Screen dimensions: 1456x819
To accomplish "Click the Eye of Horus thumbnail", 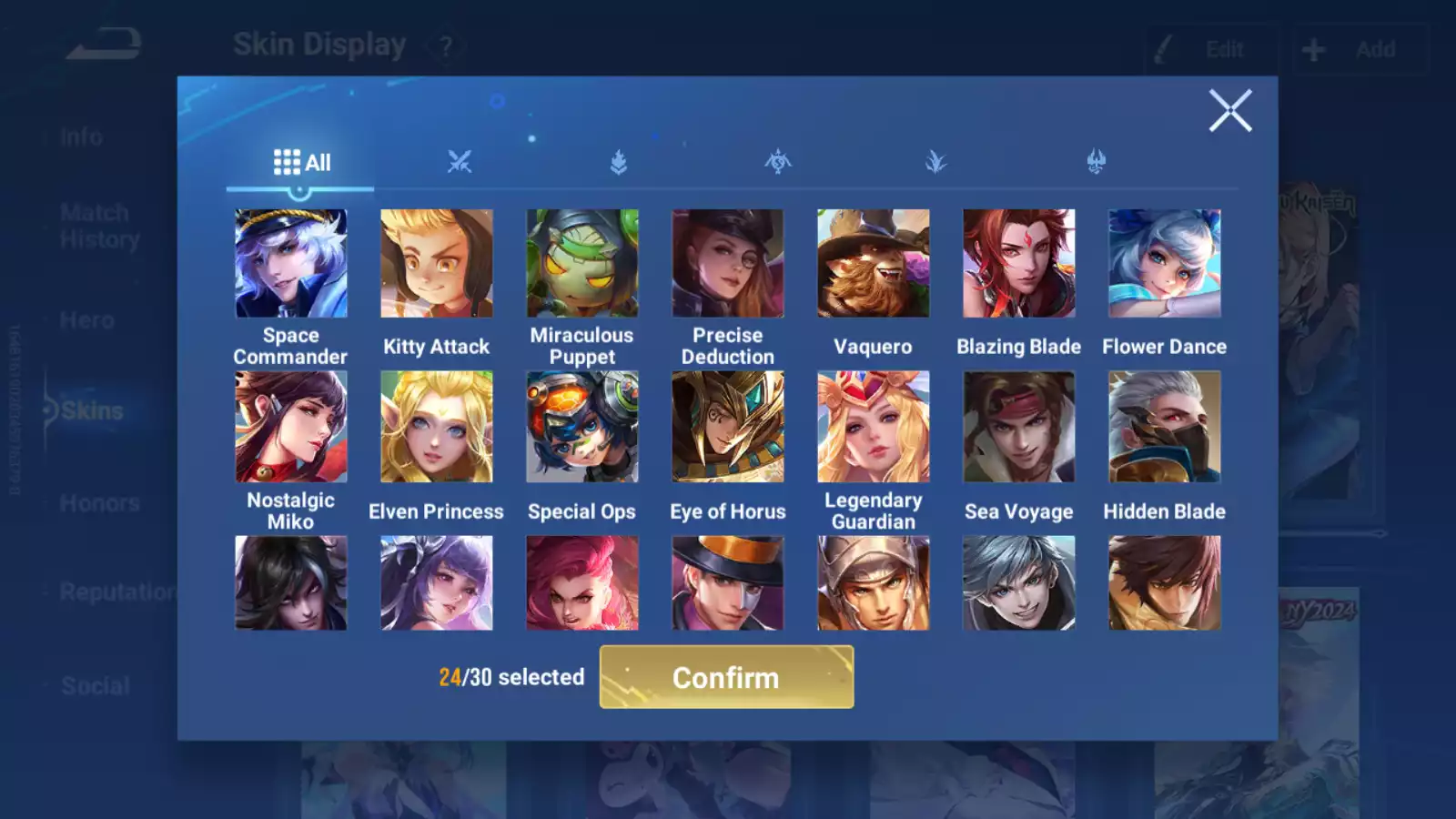I will point(728,426).
